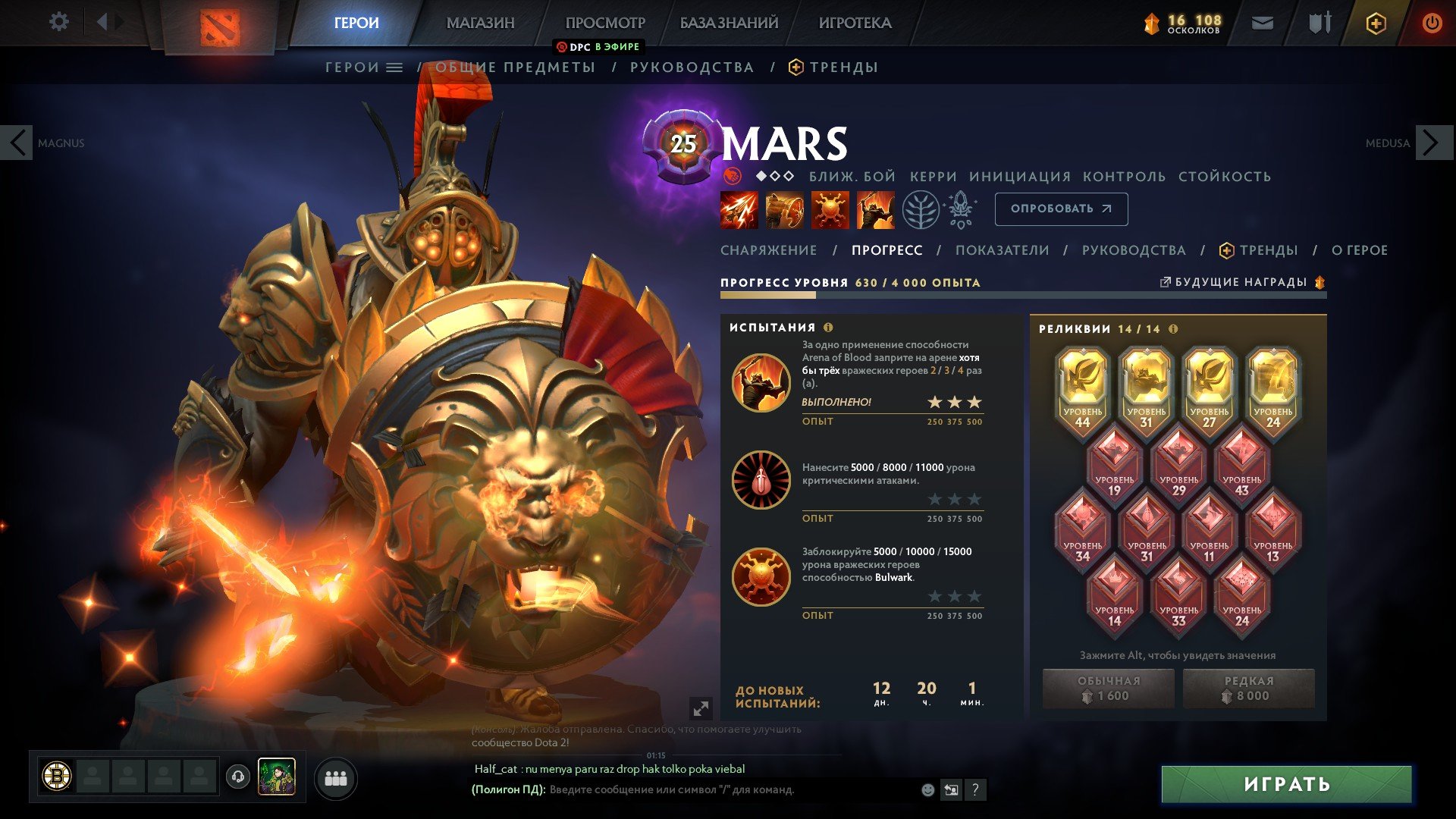Go to the ИГРОТЕКА tab
This screenshot has width=1456, height=819.
pyautogui.click(x=855, y=23)
